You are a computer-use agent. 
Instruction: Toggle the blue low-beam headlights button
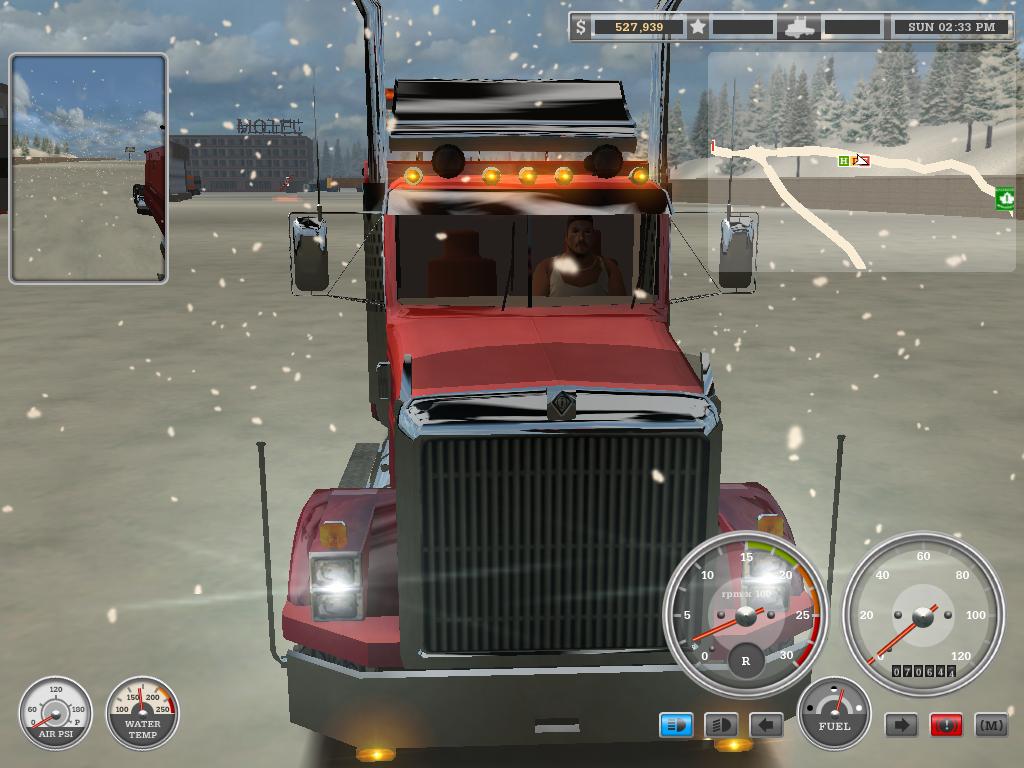click(676, 725)
